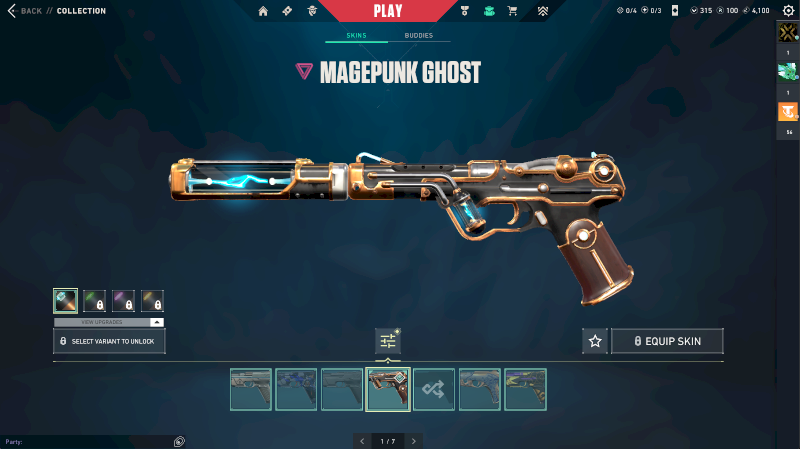Image resolution: width=800 pixels, height=449 pixels.
Task: Open the home icon in top bar
Action: click(263, 11)
